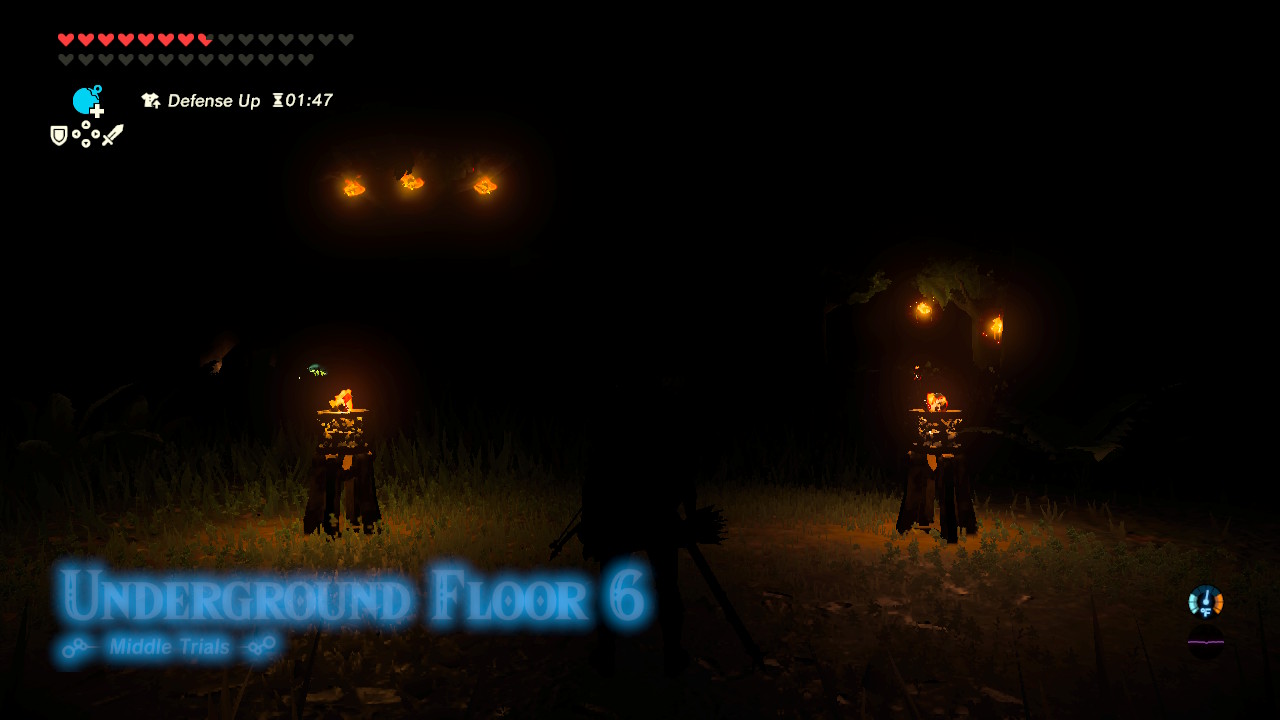Image resolution: width=1280 pixels, height=720 pixels.
Task: Click the first red heart in the top row
Action: pyautogui.click(x=65, y=39)
